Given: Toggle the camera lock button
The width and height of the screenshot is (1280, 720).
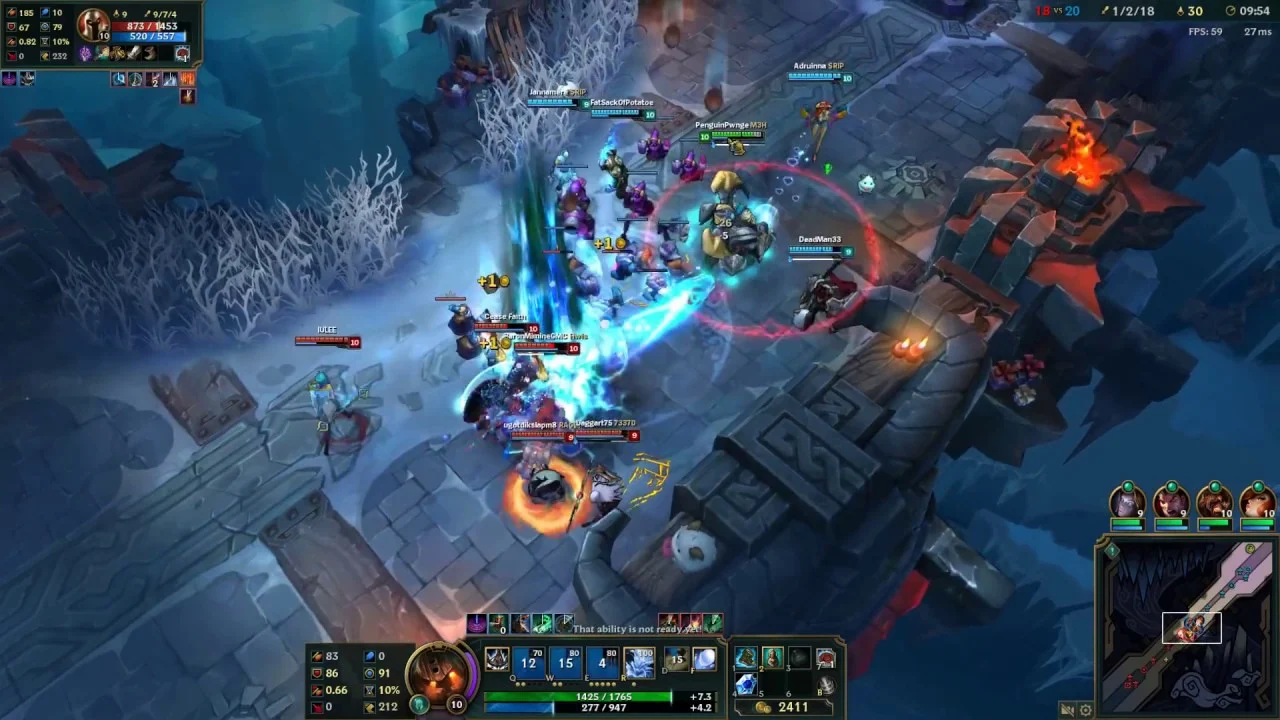Looking at the screenshot, I should [x=1067, y=710].
